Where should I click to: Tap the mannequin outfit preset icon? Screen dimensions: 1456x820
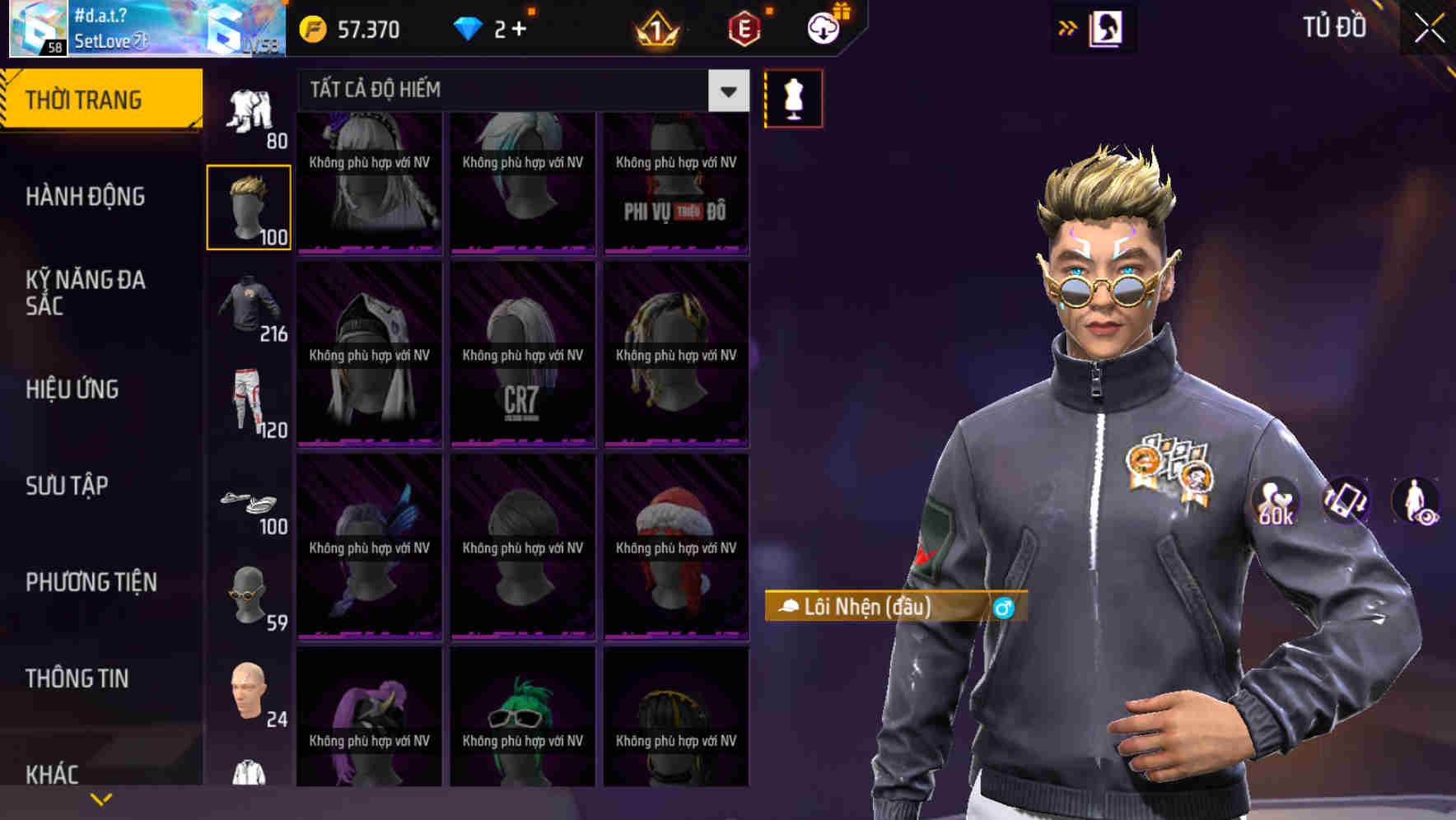click(793, 97)
